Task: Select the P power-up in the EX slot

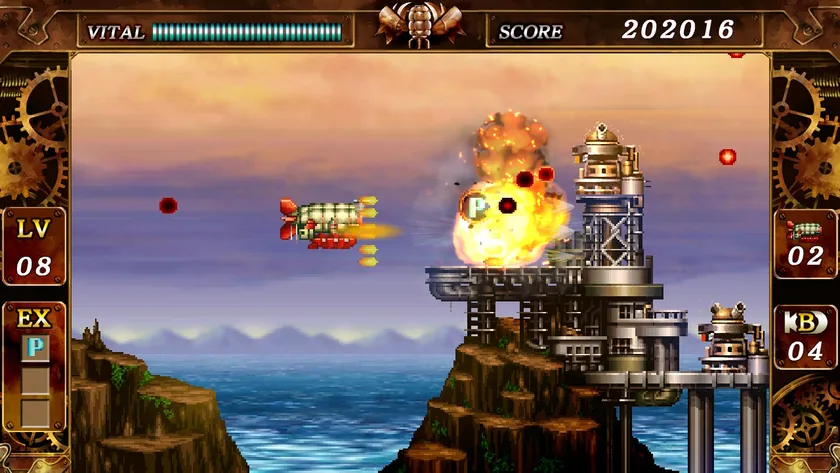Action: [x=34, y=348]
